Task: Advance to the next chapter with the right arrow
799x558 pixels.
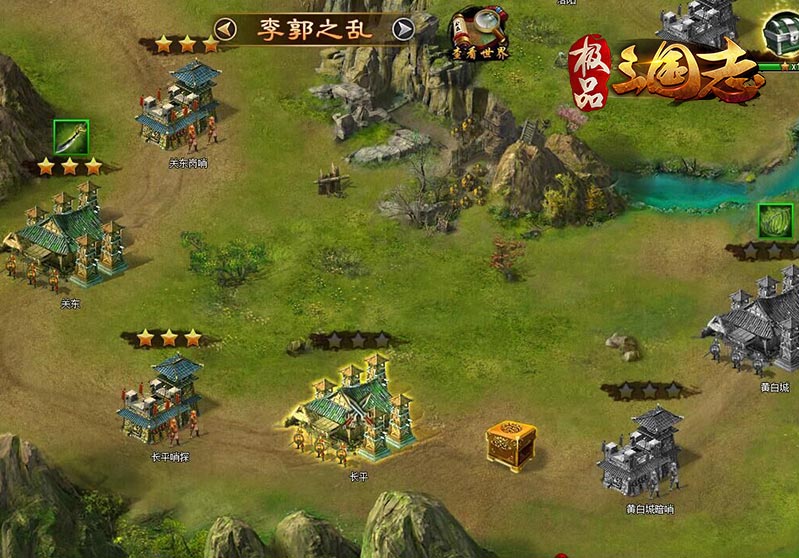Action: pos(403,28)
